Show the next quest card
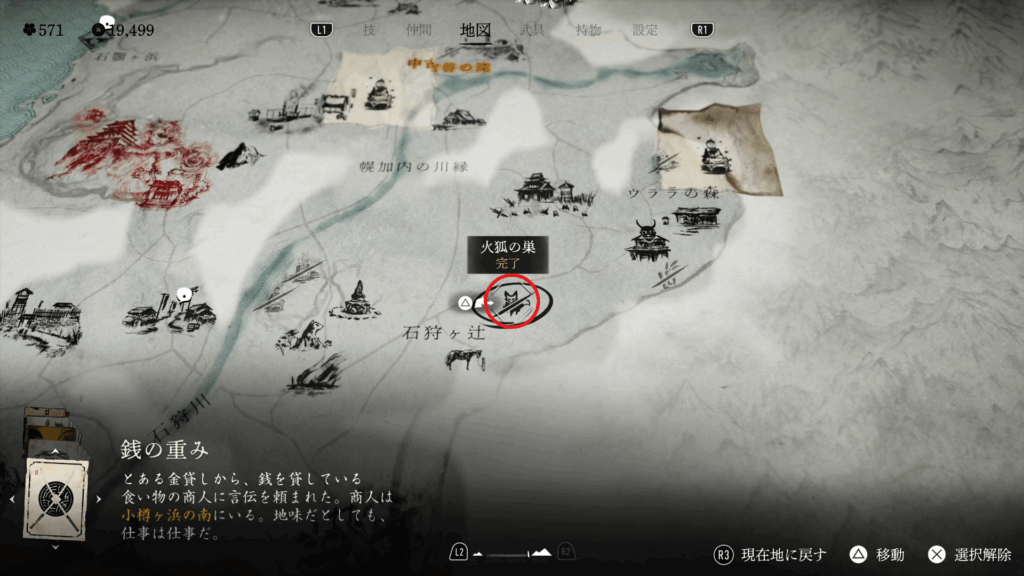Screen dimensions: 1024x576 99,498
